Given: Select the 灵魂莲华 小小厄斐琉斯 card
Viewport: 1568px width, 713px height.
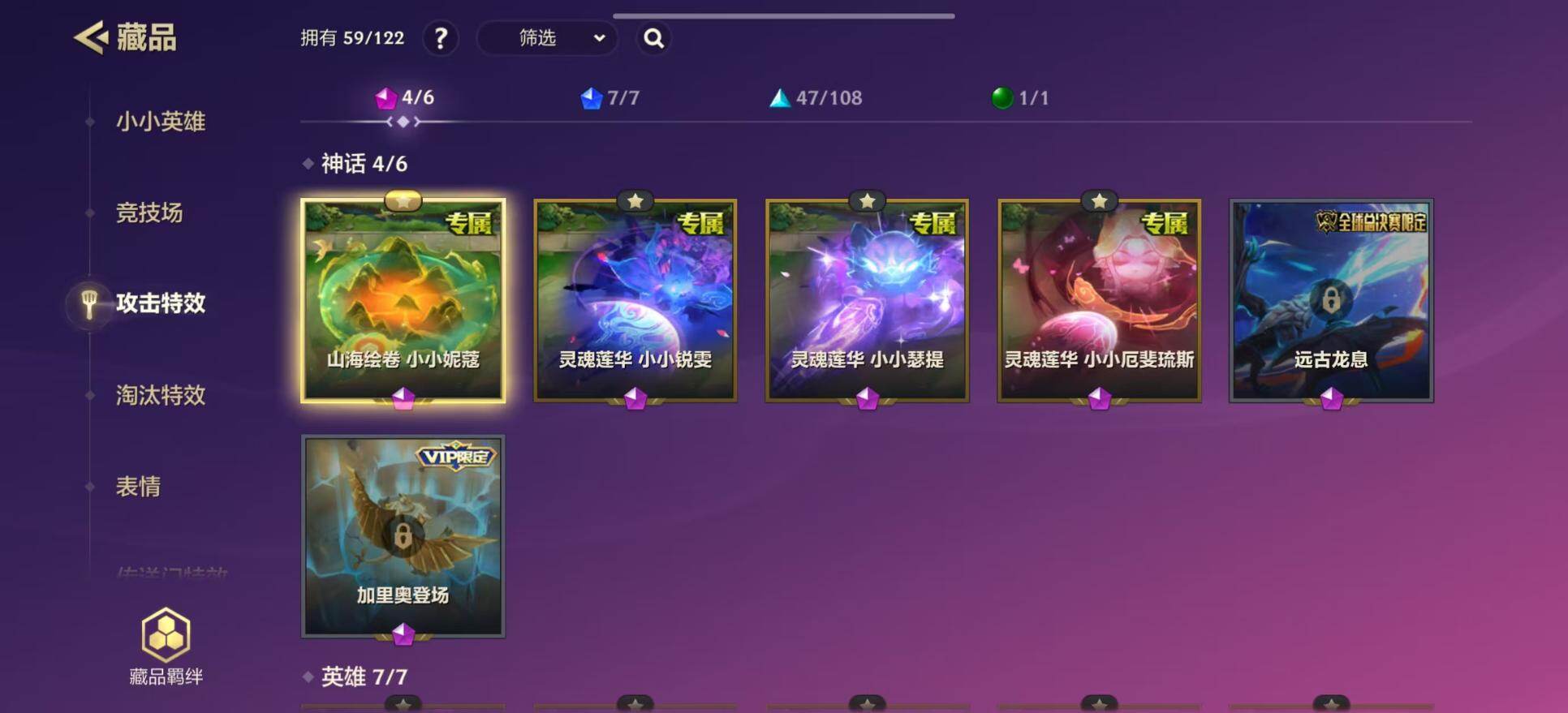Looking at the screenshot, I should coord(1100,301).
